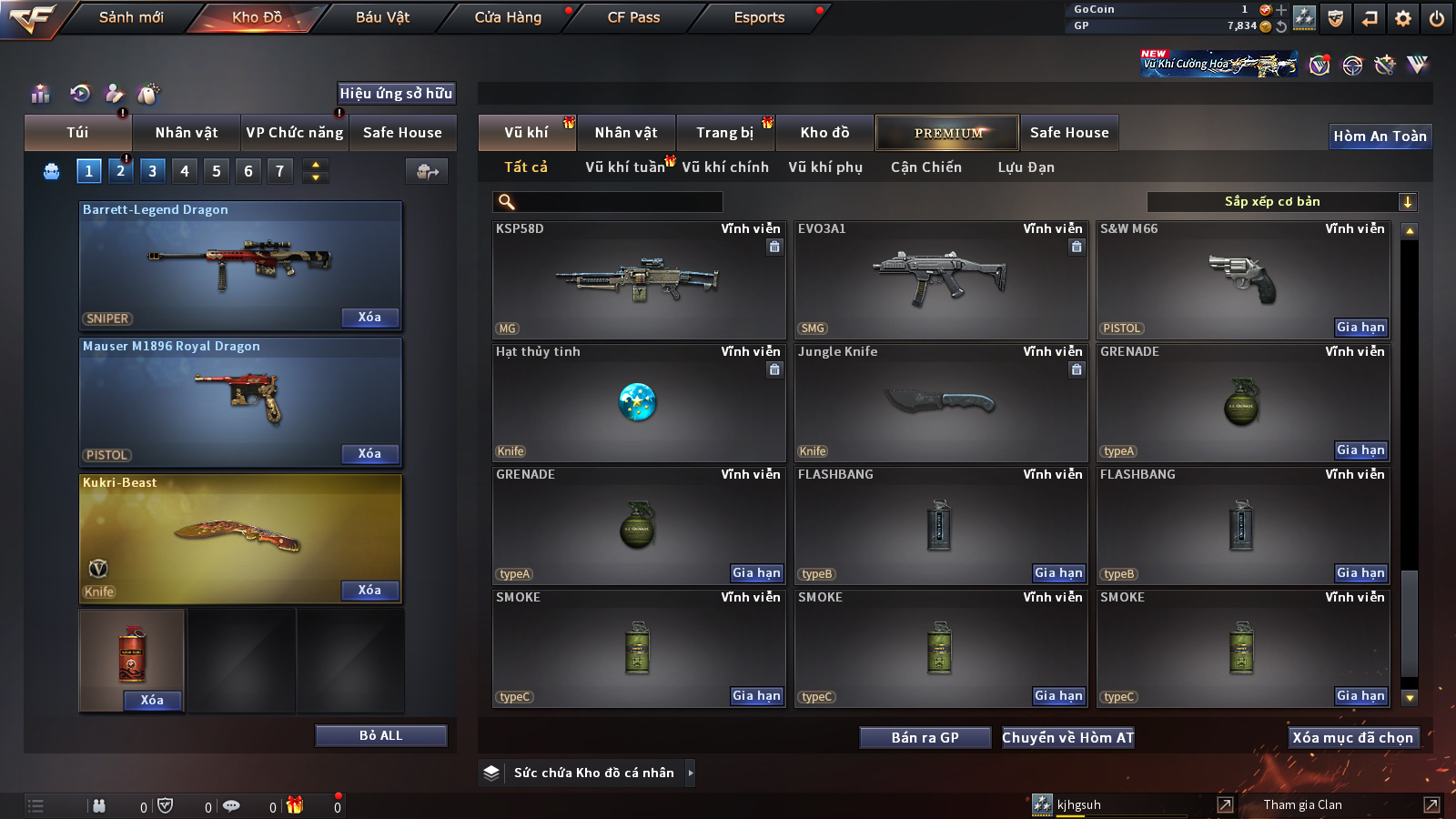Show the Cận Chiến melee category
The width and height of the screenshot is (1456, 819).
click(925, 167)
